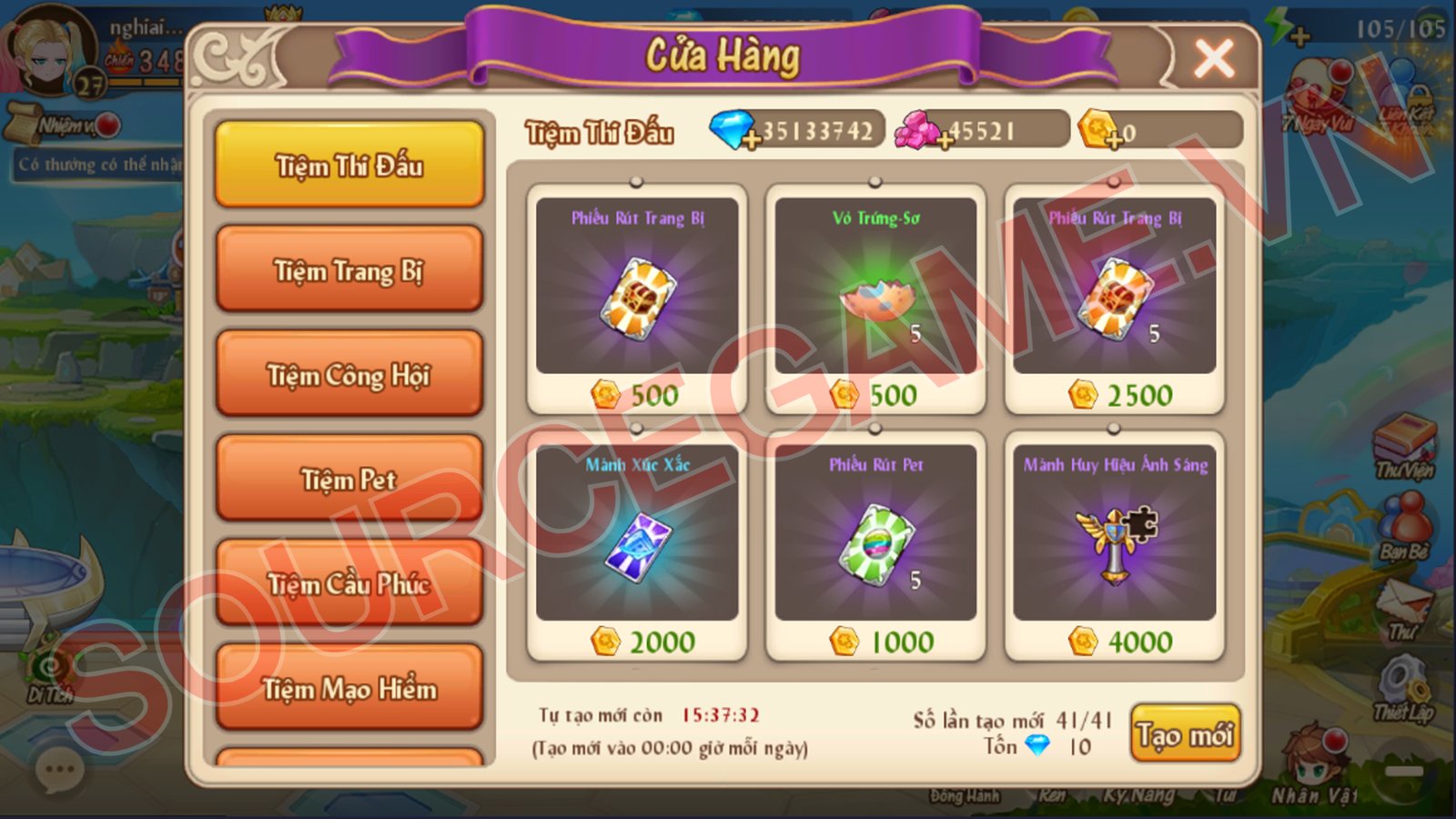Add arena coins with the plus icon
1456x819 pixels.
click(1115, 141)
